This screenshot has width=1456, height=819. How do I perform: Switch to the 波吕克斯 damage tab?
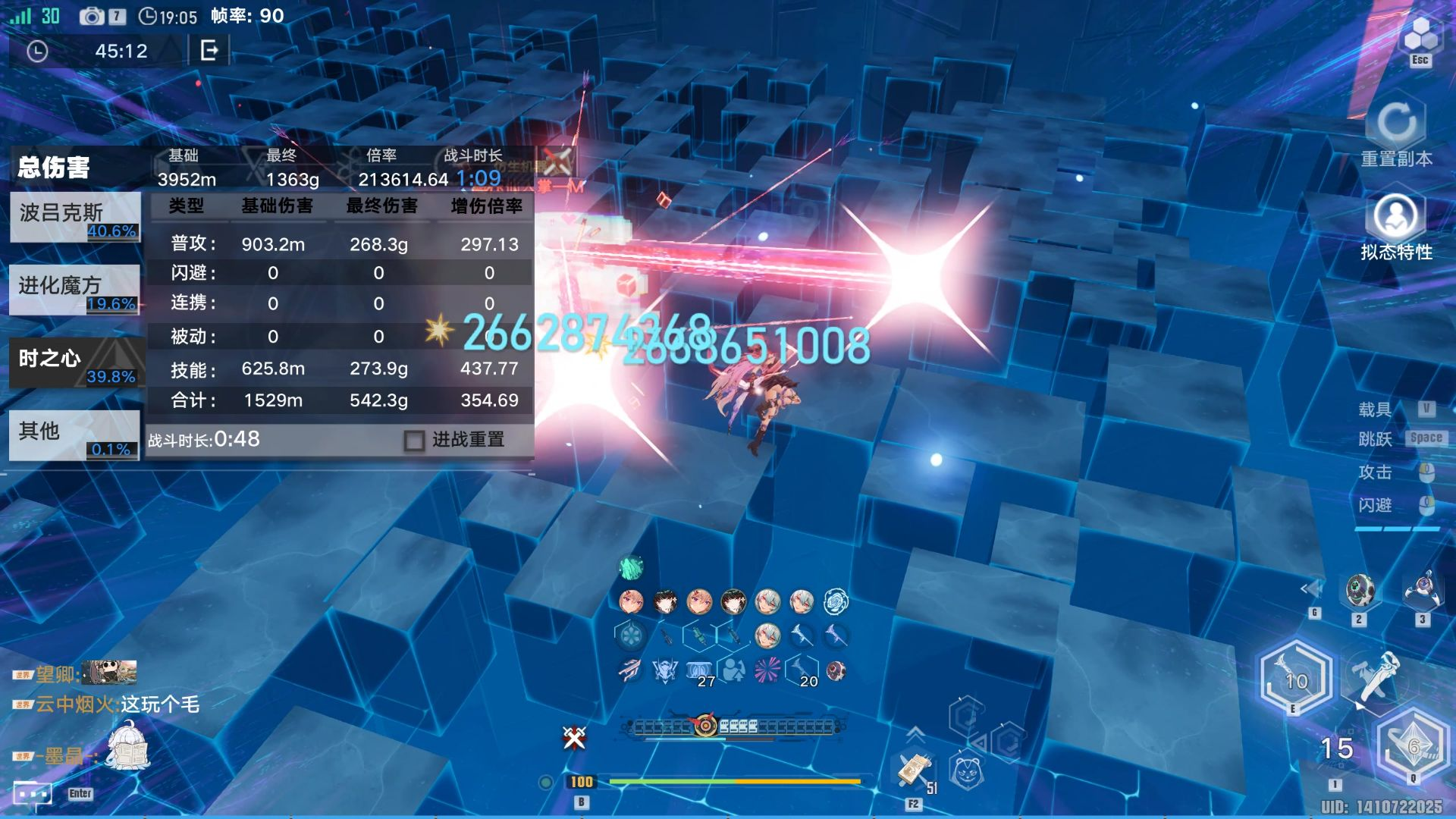tap(74, 217)
